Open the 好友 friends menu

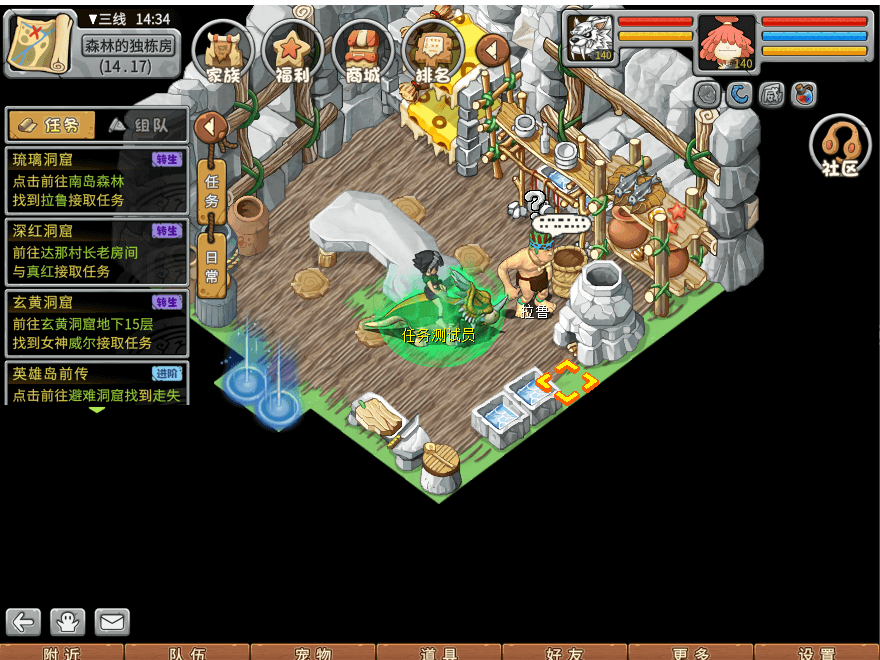point(565,652)
